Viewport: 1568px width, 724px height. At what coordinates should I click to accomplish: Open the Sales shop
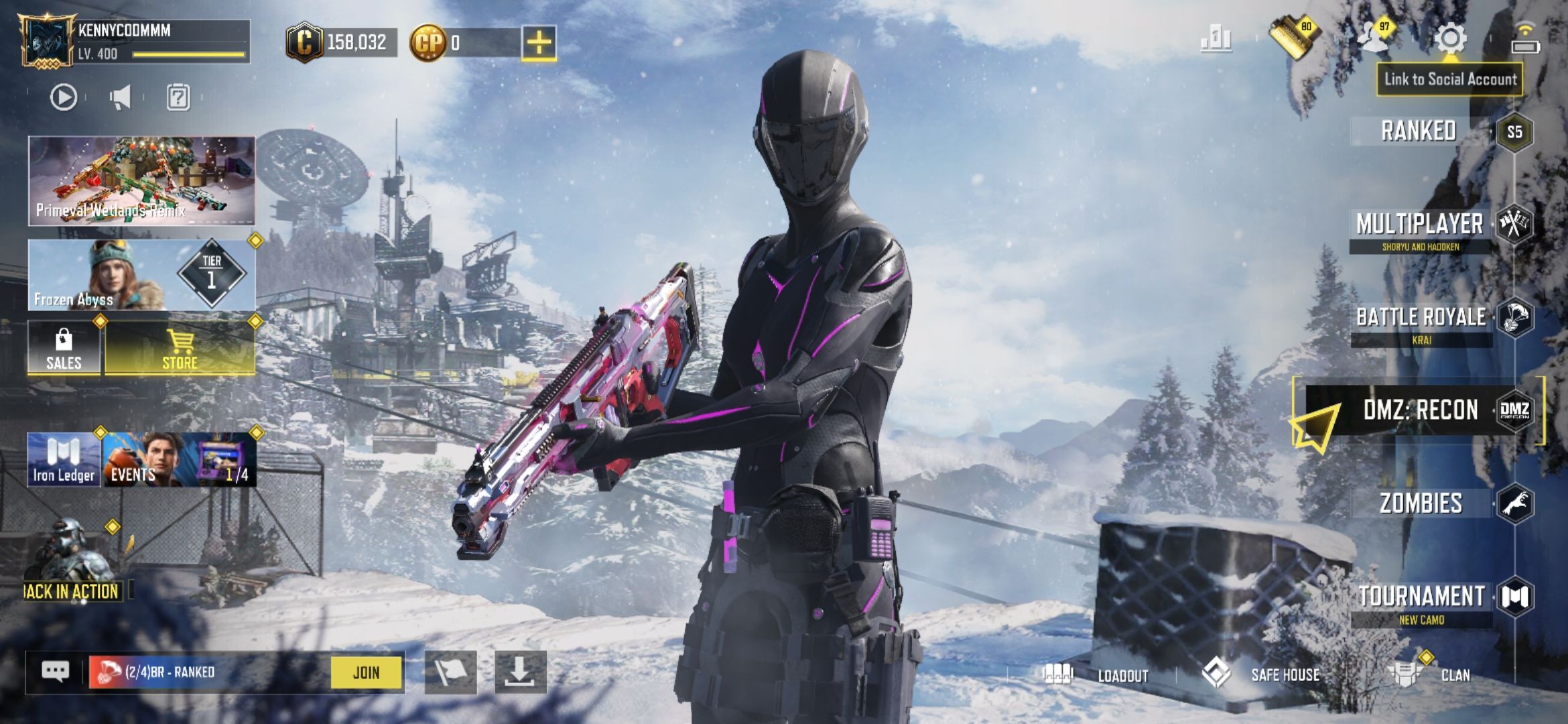64,349
